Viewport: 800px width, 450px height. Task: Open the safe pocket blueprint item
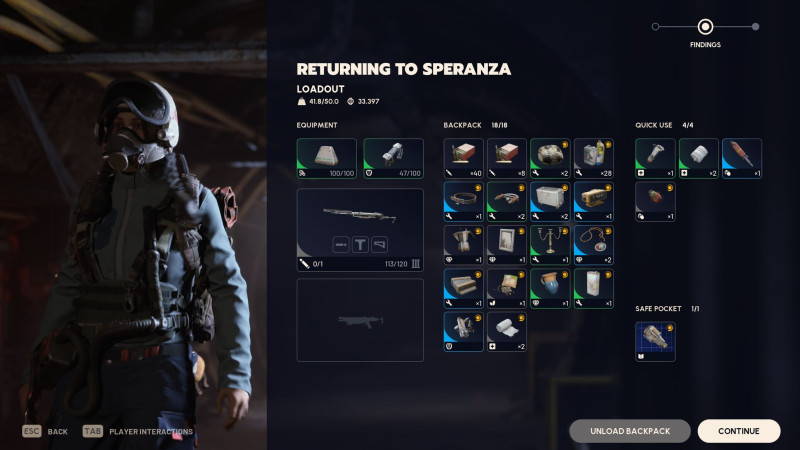click(655, 341)
